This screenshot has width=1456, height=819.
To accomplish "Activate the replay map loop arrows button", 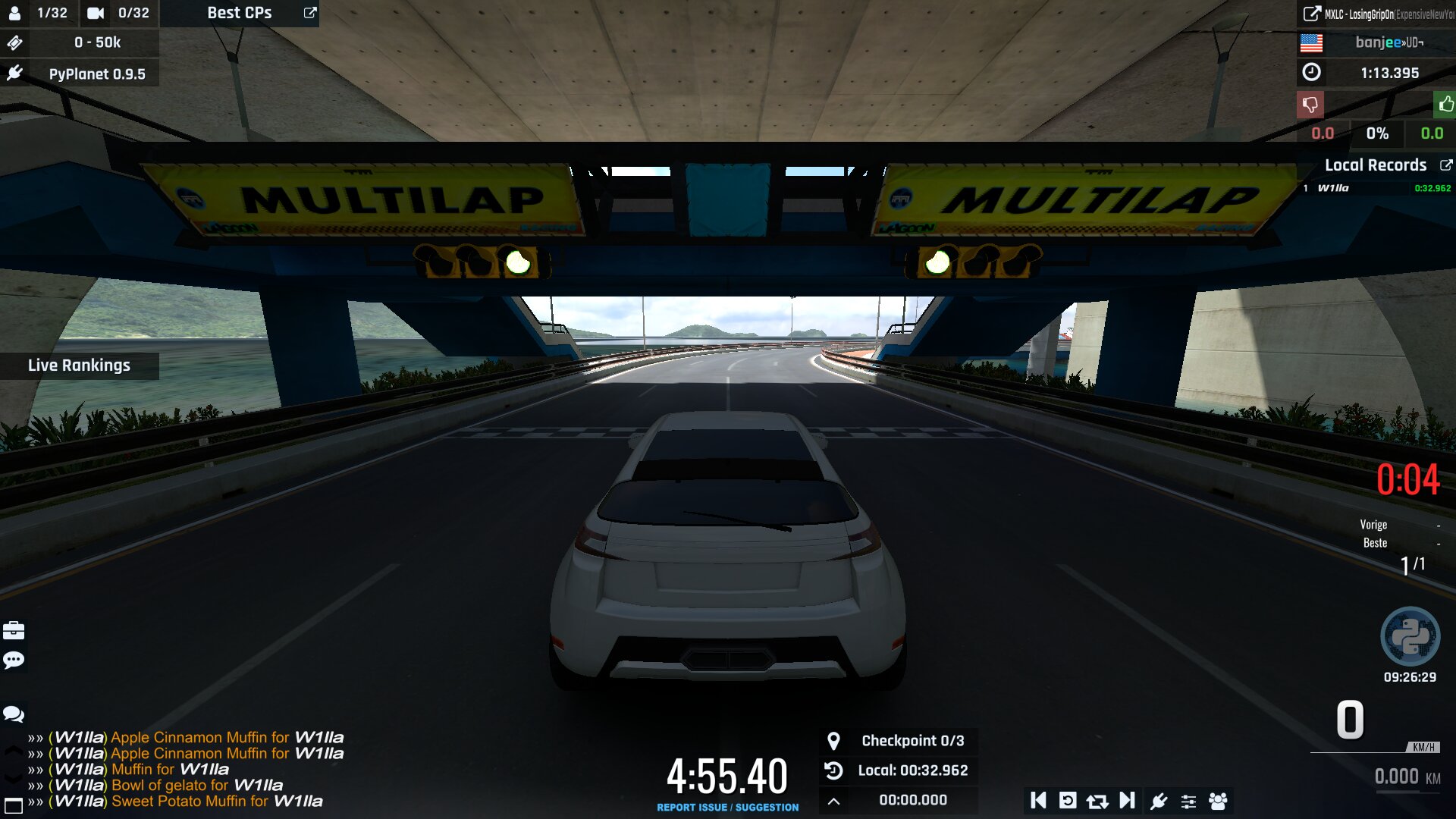I will (x=1097, y=801).
